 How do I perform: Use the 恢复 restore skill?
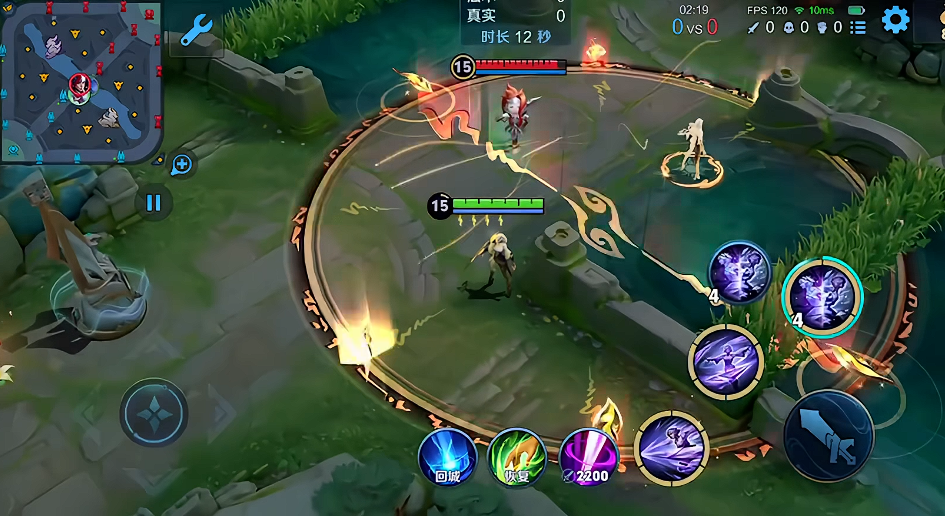point(516,457)
